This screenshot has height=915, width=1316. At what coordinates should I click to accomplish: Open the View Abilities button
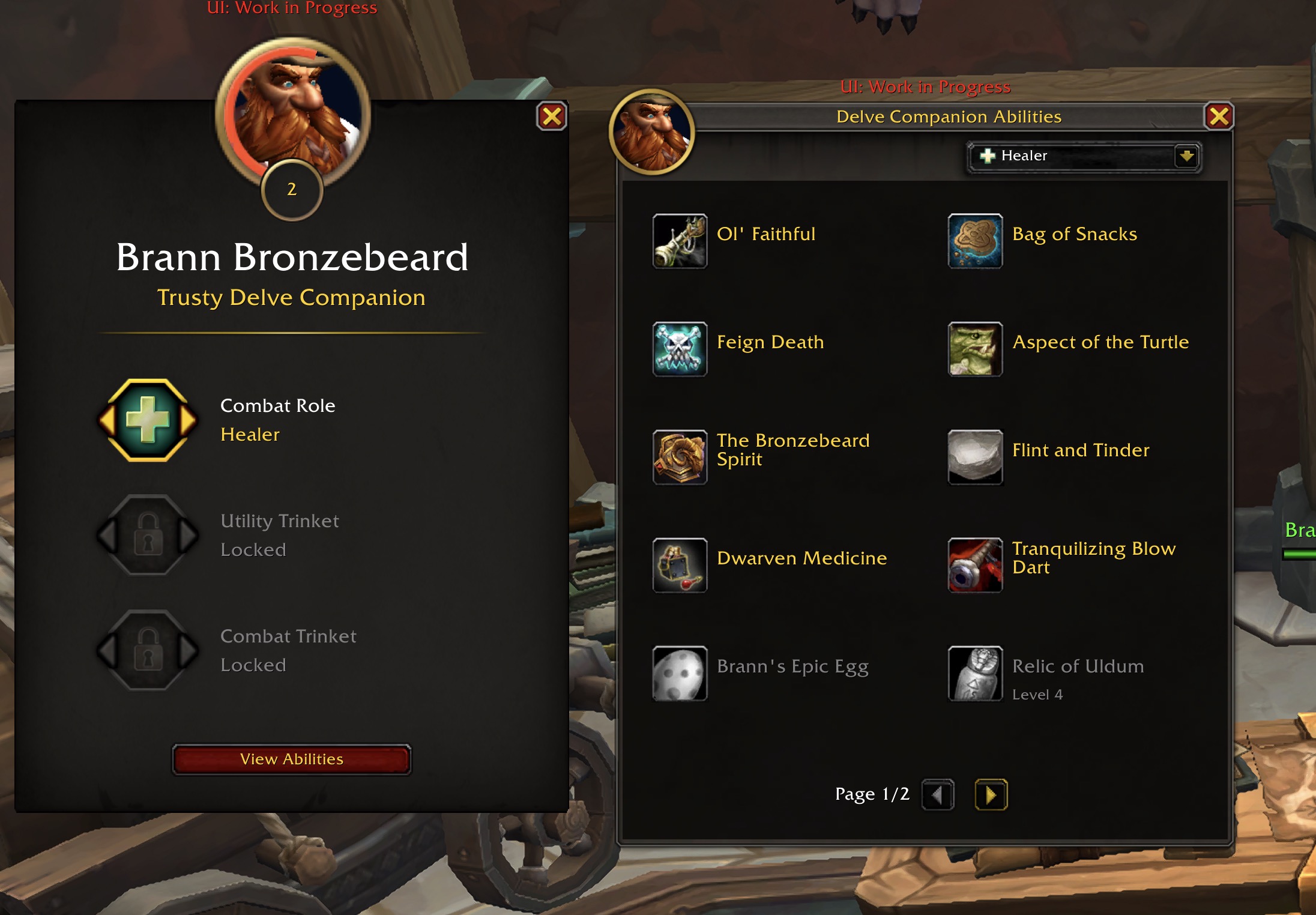tap(292, 759)
